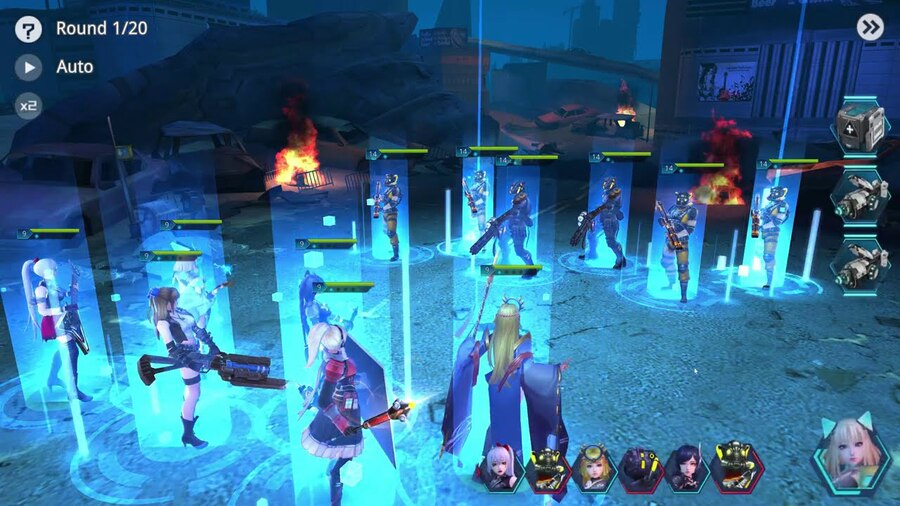
Task: Select the silver-haired girl turn-order portrait
Action: [500, 467]
